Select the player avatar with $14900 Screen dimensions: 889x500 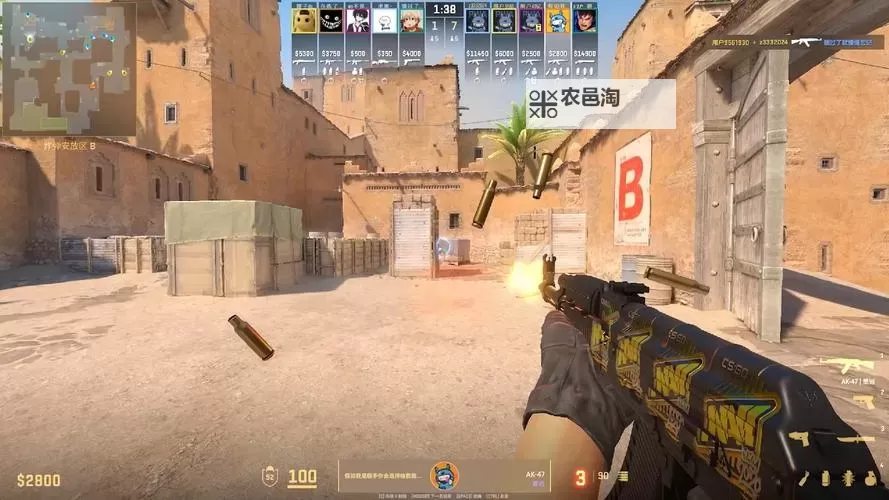(585, 21)
